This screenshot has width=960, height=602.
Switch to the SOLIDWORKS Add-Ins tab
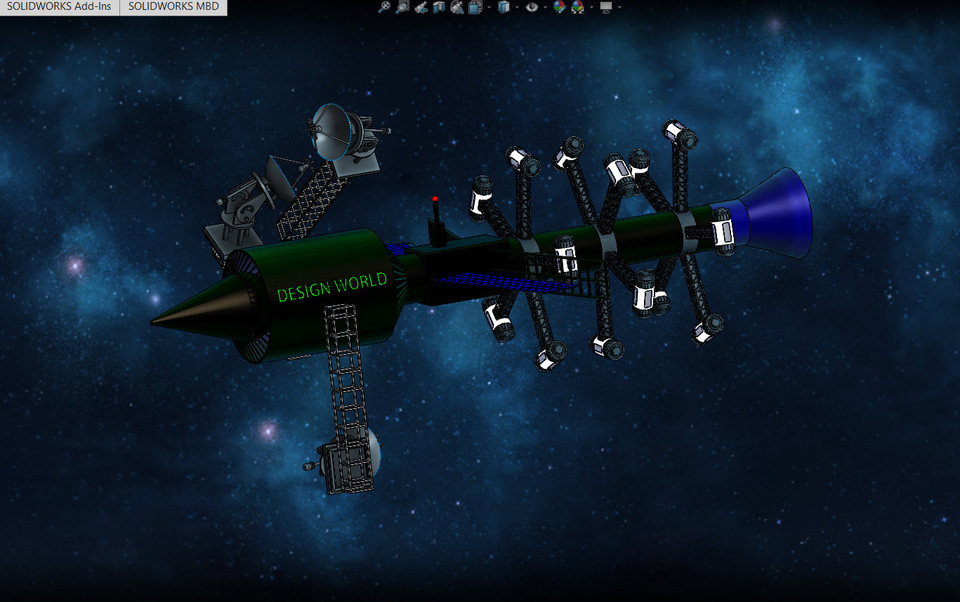point(60,7)
